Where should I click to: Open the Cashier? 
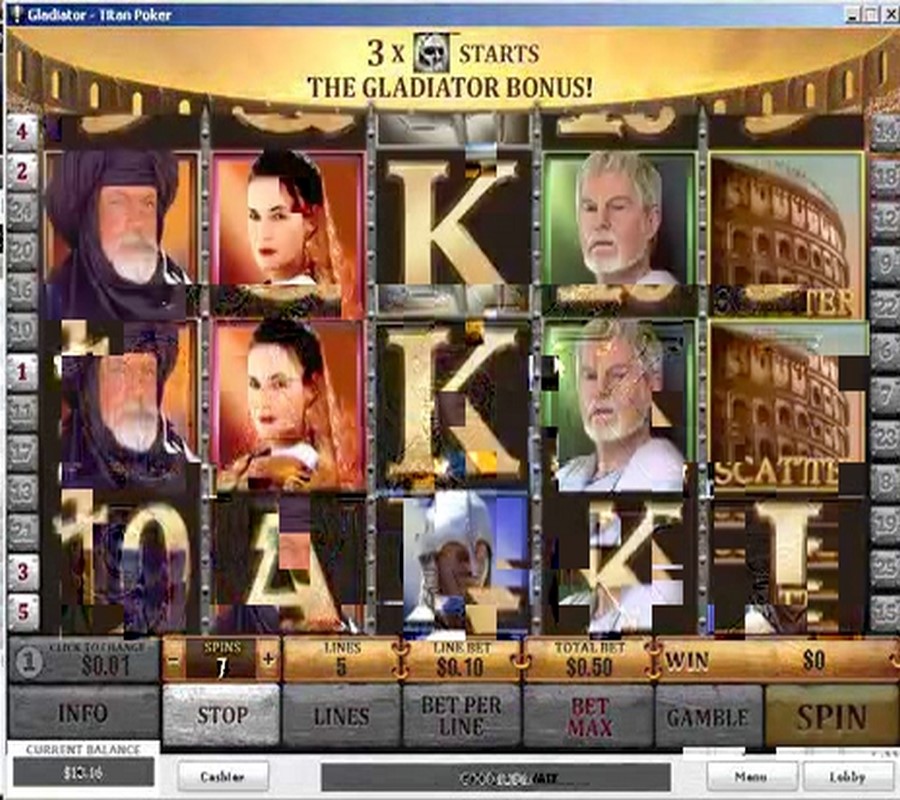[x=223, y=776]
